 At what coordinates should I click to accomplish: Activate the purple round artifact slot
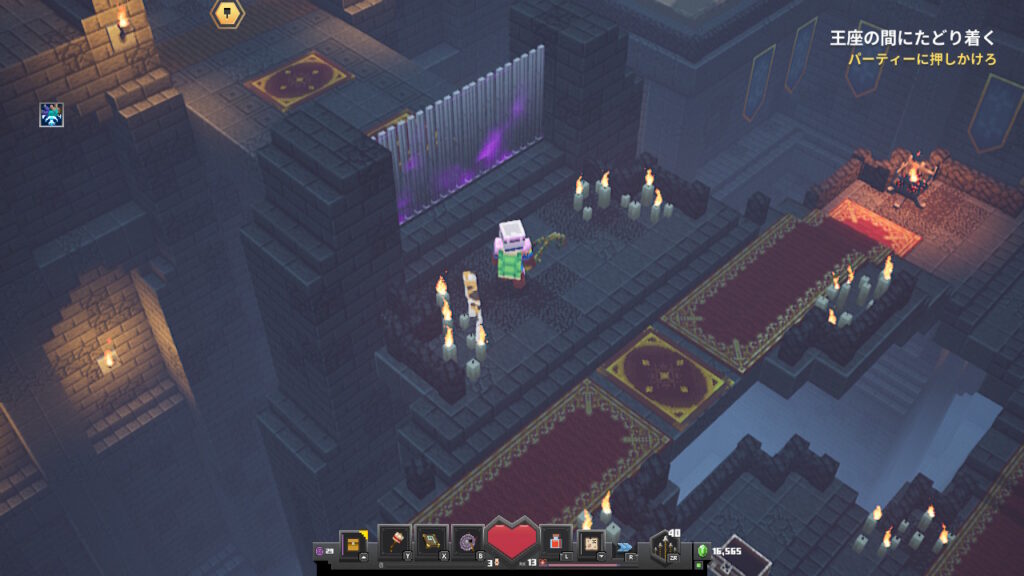pyautogui.click(x=467, y=540)
